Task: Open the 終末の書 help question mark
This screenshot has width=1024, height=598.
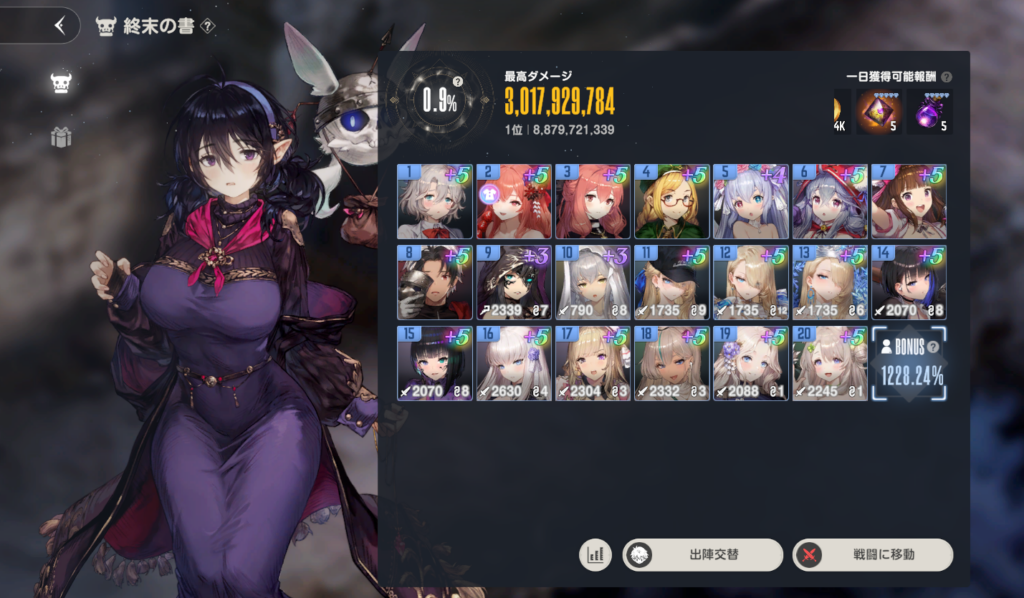Action: (x=207, y=27)
